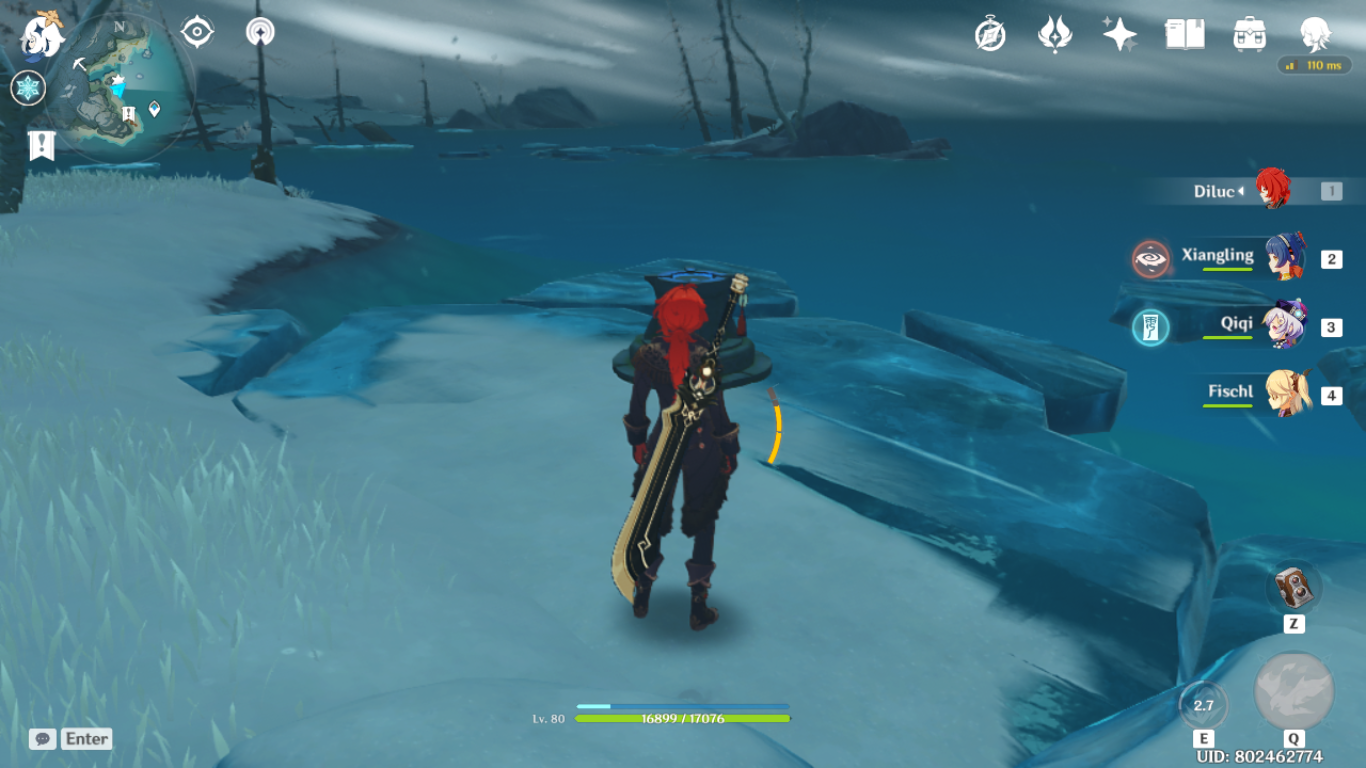
Task: Activate Diluc's elemental burst
Action: click(x=1294, y=692)
